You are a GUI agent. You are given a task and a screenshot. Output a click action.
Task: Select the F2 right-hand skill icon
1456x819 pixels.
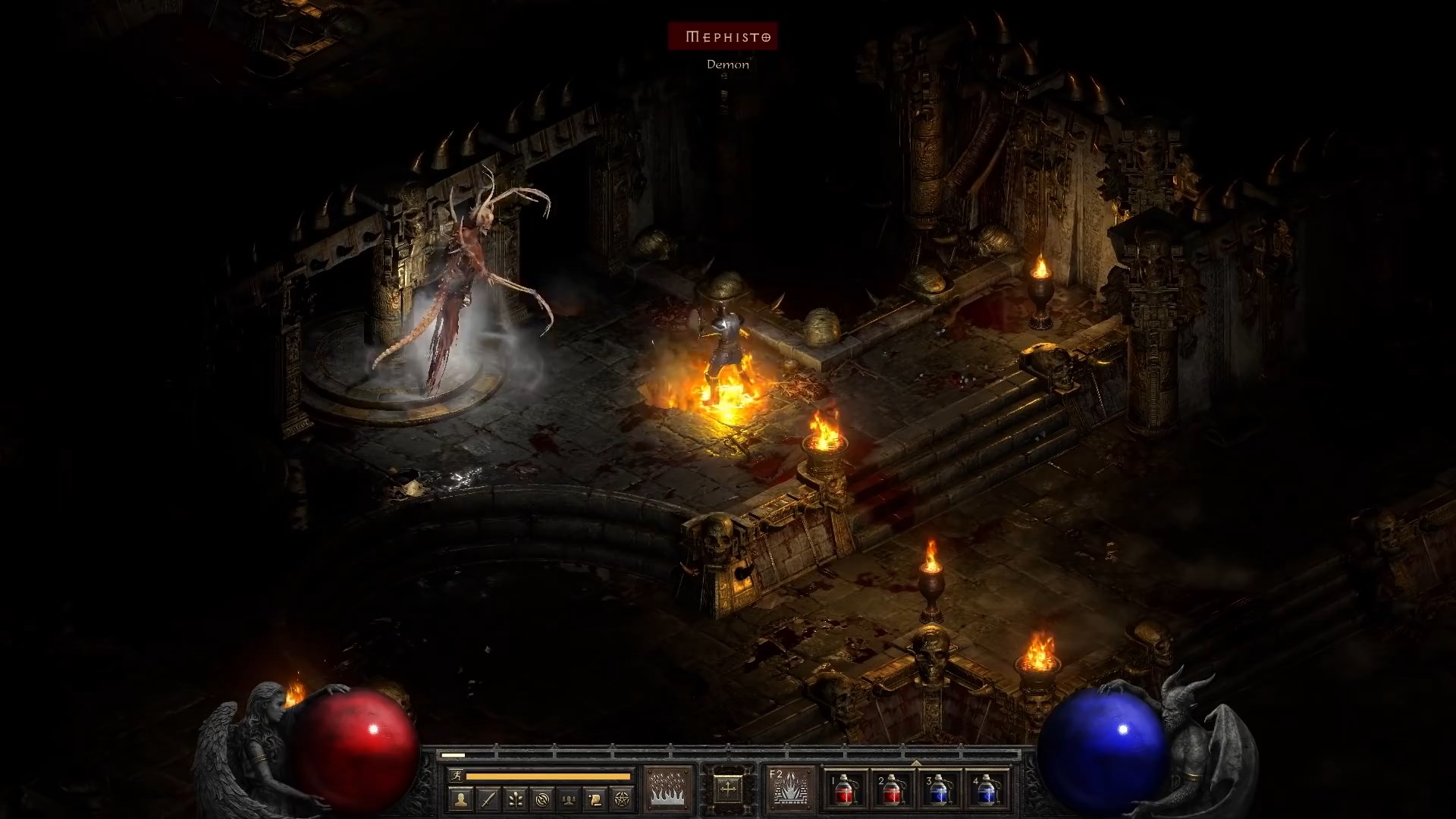tap(792, 788)
